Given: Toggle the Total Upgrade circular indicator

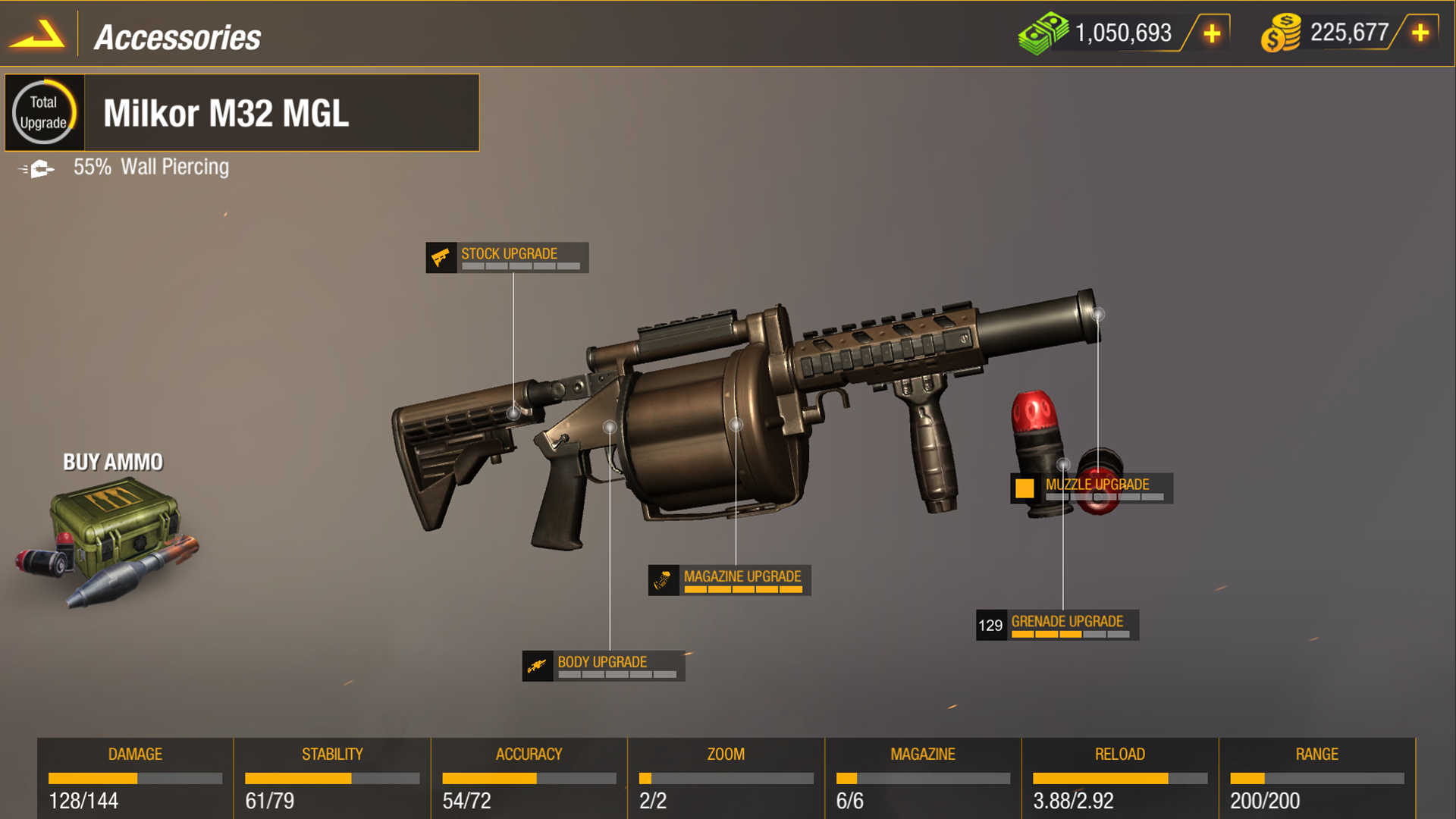Looking at the screenshot, I should (x=45, y=112).
